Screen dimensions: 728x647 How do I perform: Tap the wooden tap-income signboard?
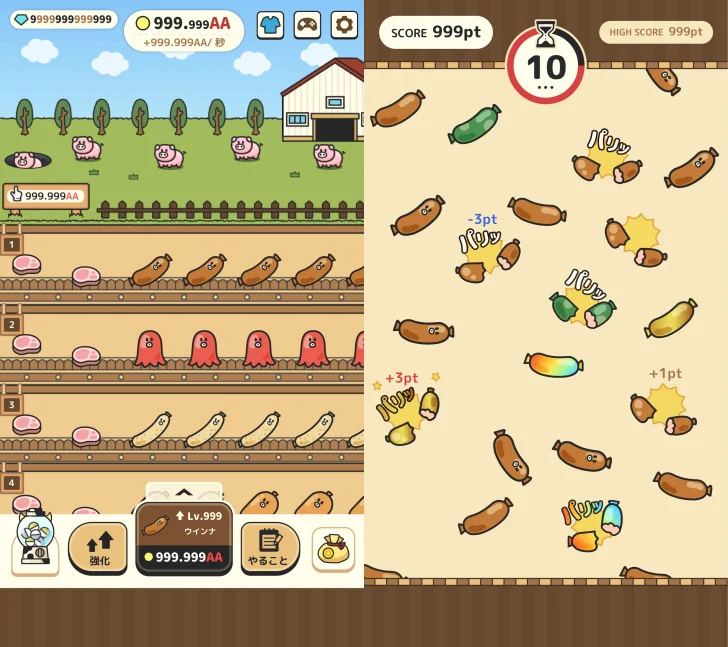pos(46,196)
